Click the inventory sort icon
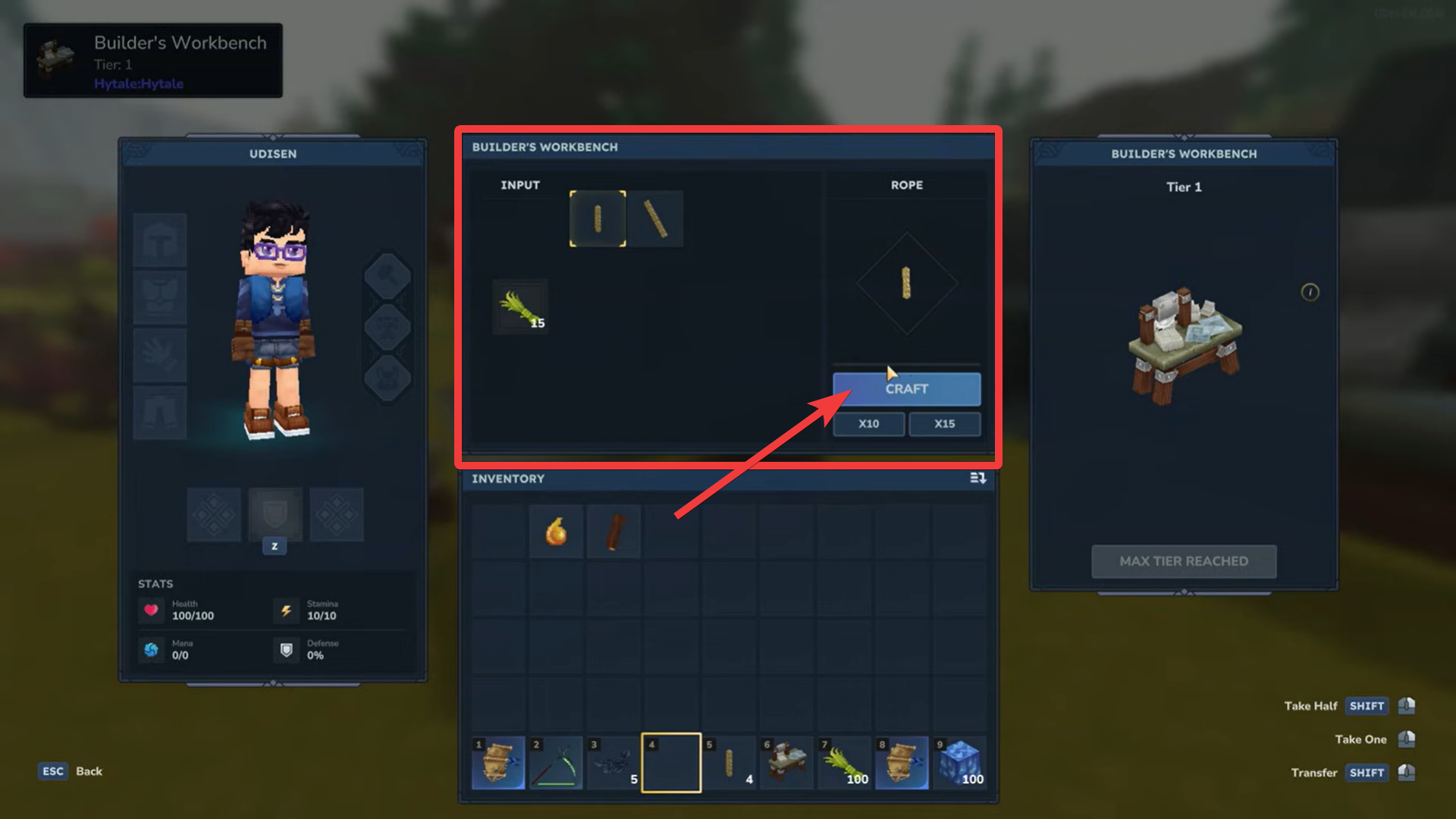Screen dimensions: 1456x819 [978, 479]
